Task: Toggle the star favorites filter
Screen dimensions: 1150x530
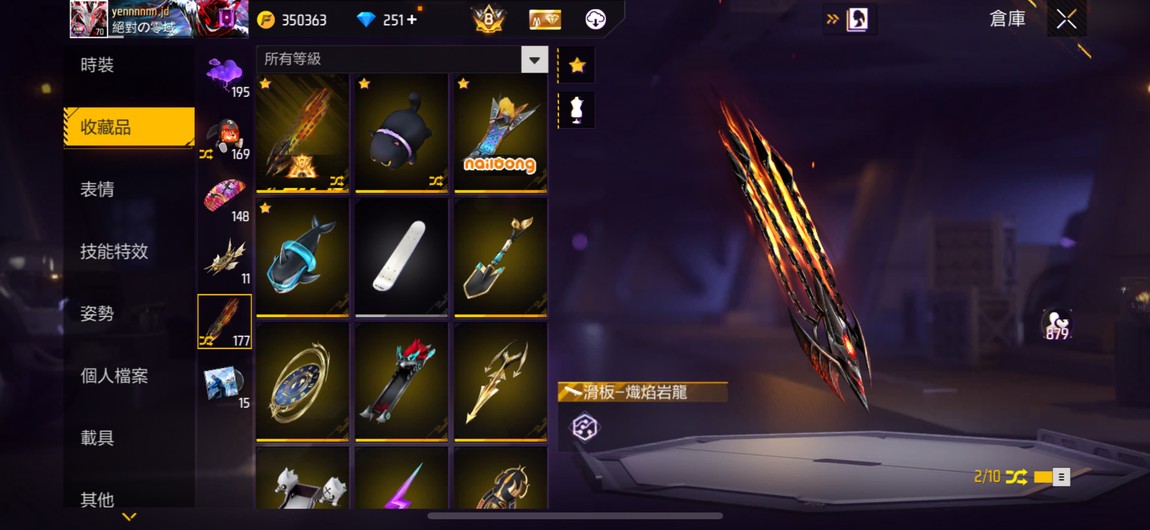Action: (x=577, y=65)
